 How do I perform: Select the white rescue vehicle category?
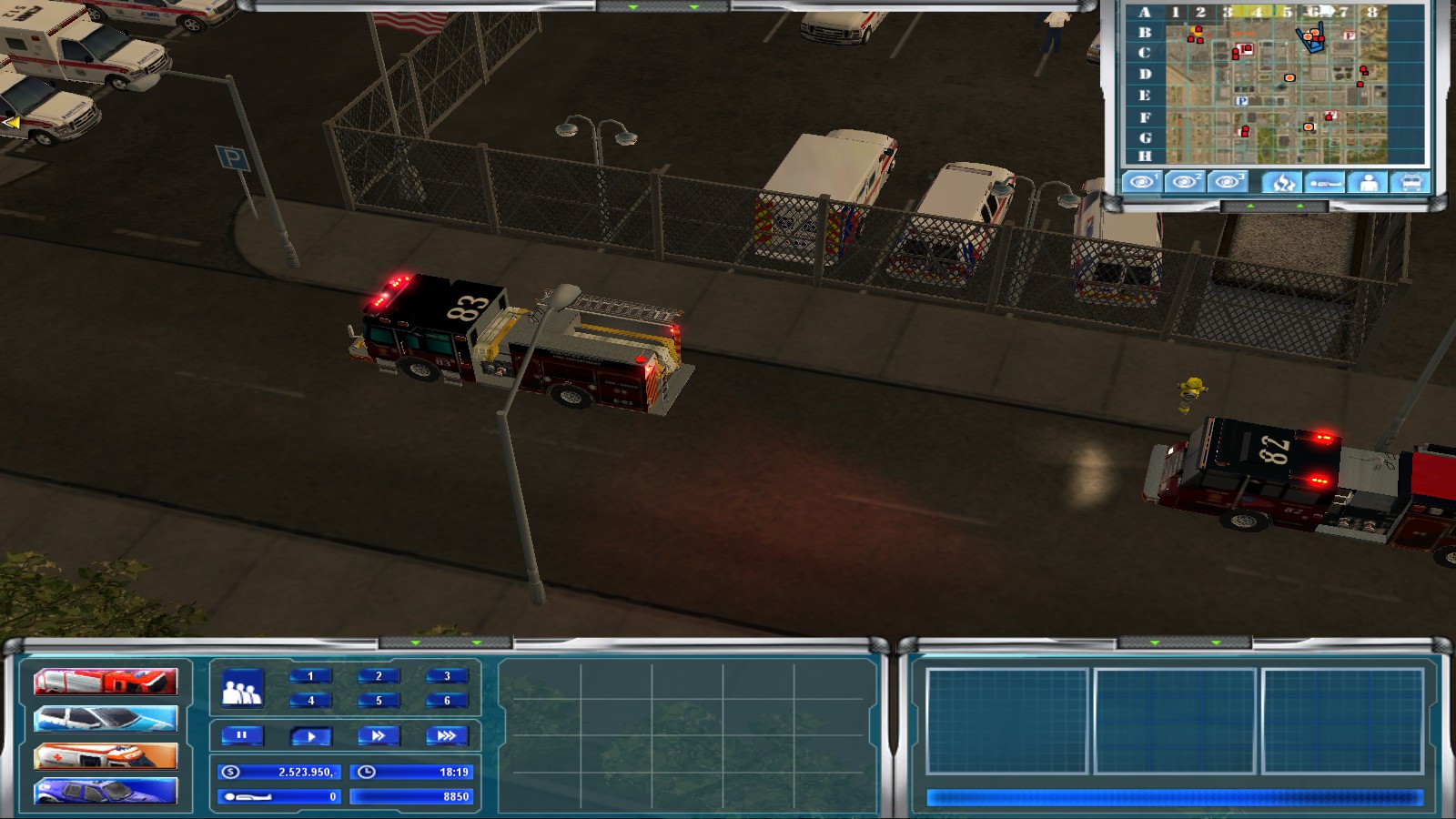pos(105,718)
